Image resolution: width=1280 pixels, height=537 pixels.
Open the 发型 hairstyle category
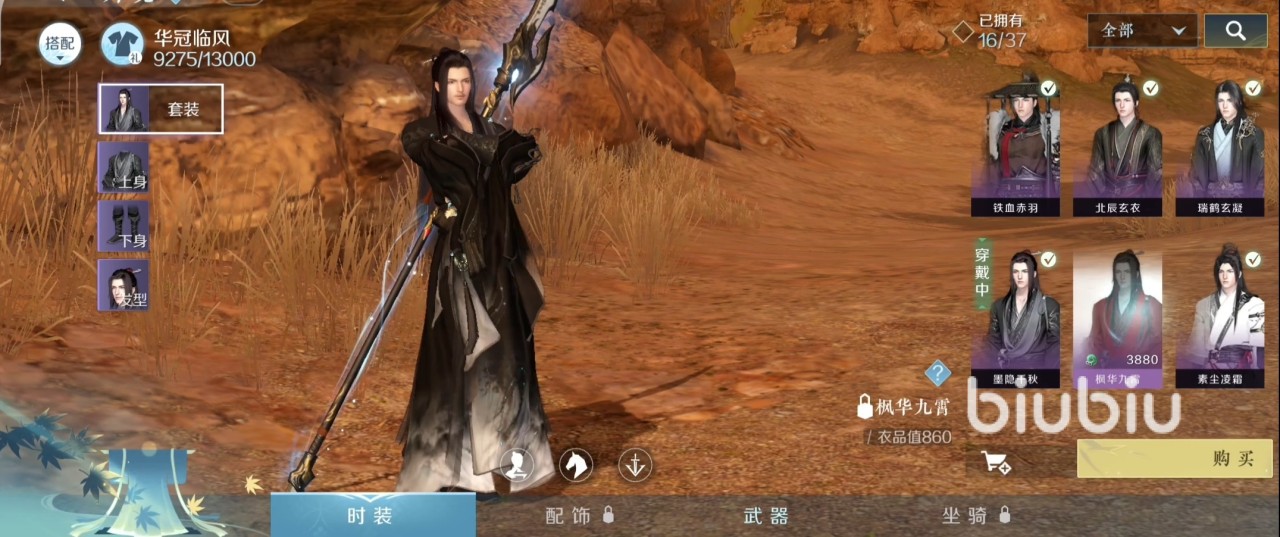pos(124,284)
